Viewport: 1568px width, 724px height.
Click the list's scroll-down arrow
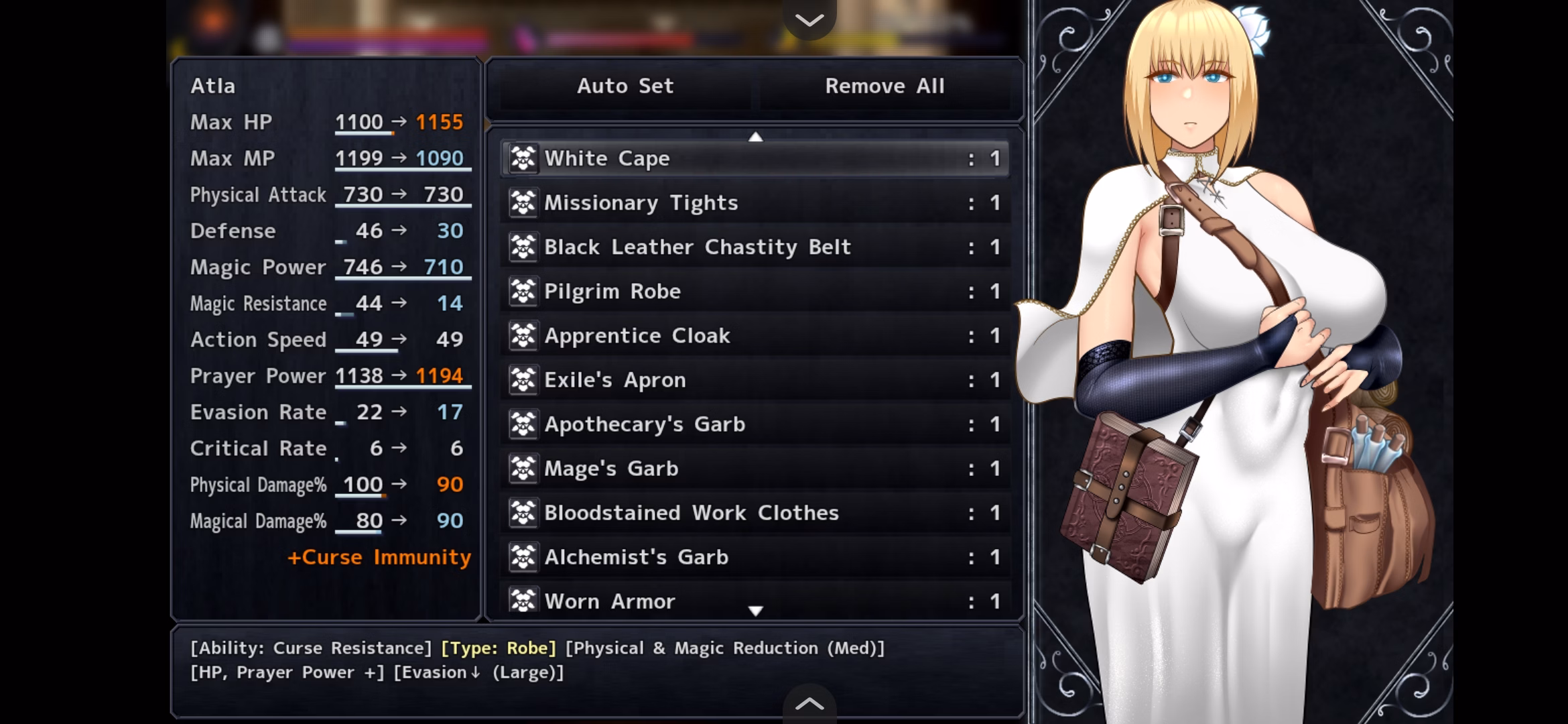click(756, 611)
